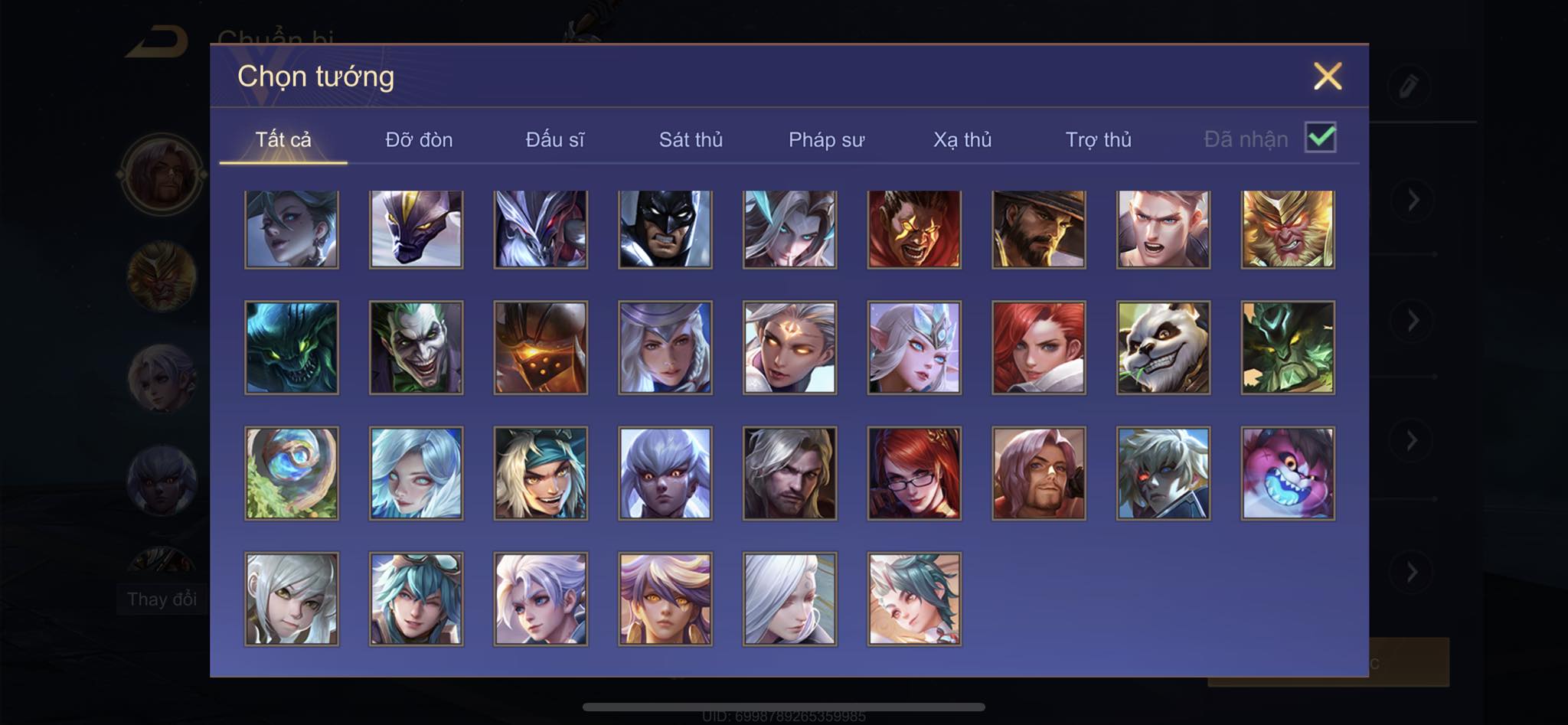
Task: Show the Sát thủ heroes
Action: pos(691,139)
